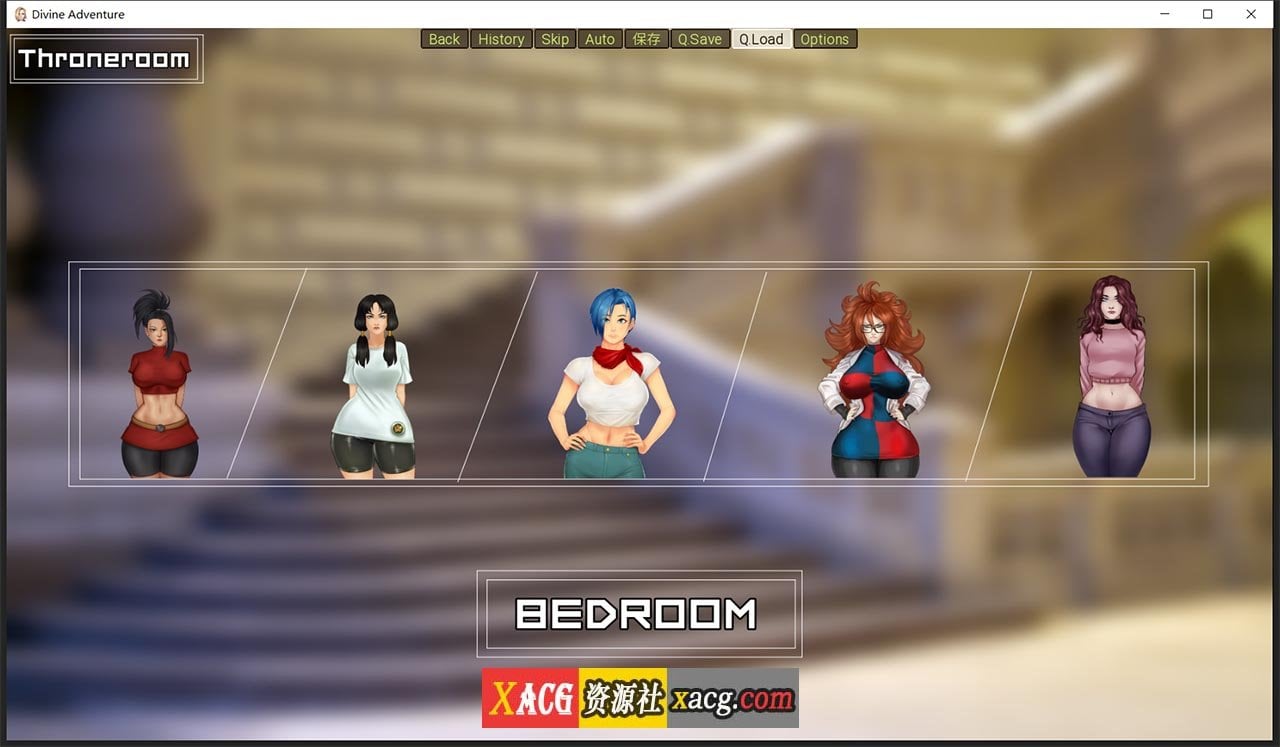Click the Throneroom title label
This screenshot has height=747, width=1280.
pyautogui.click(x=105, y=59)
